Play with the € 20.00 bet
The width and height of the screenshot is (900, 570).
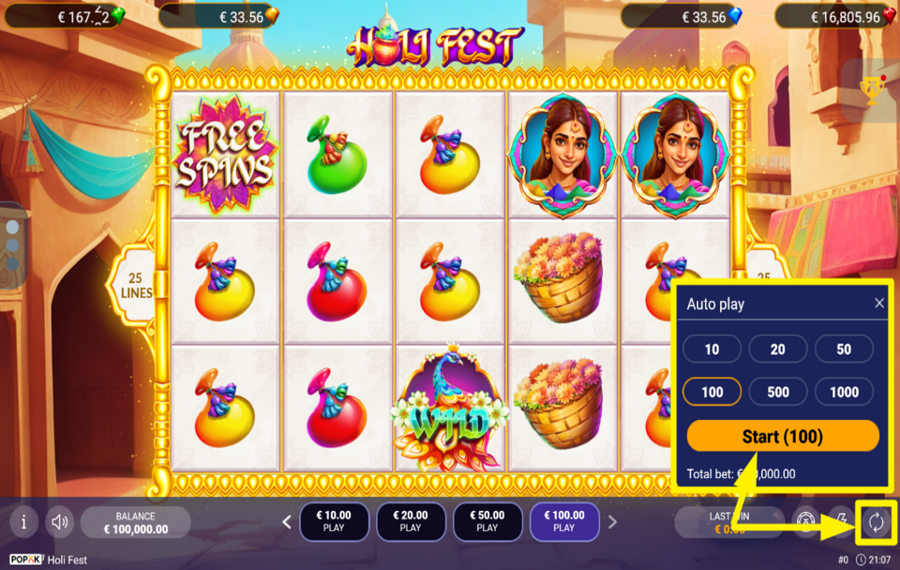[411, 521]
